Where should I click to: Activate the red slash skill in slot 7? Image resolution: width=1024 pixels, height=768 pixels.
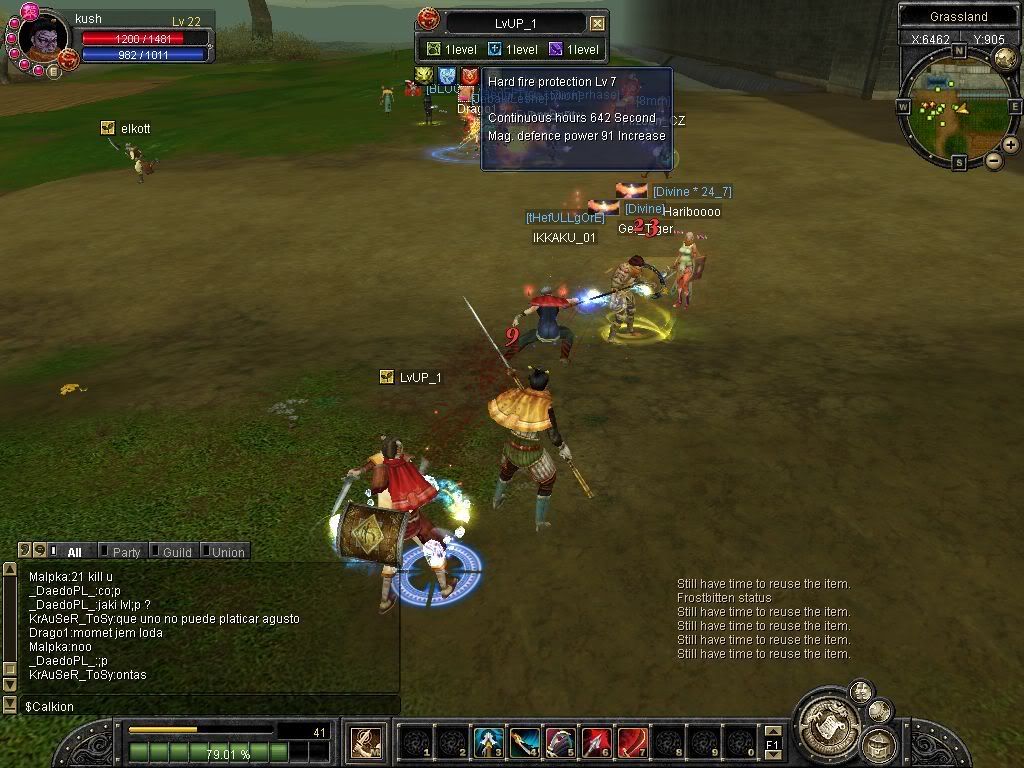[632, 741]
